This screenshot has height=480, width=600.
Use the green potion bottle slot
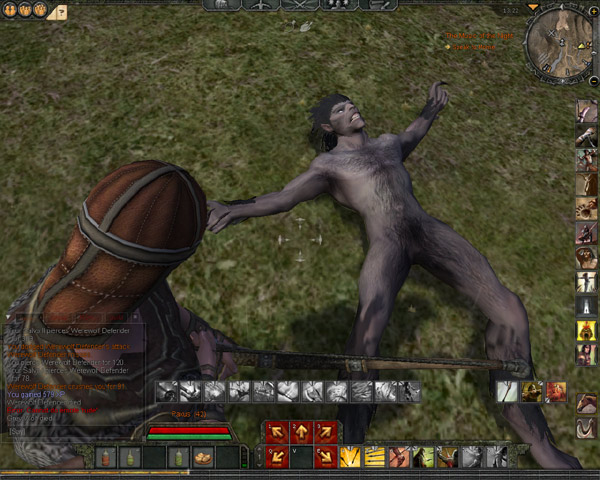[x=179, y=458]
